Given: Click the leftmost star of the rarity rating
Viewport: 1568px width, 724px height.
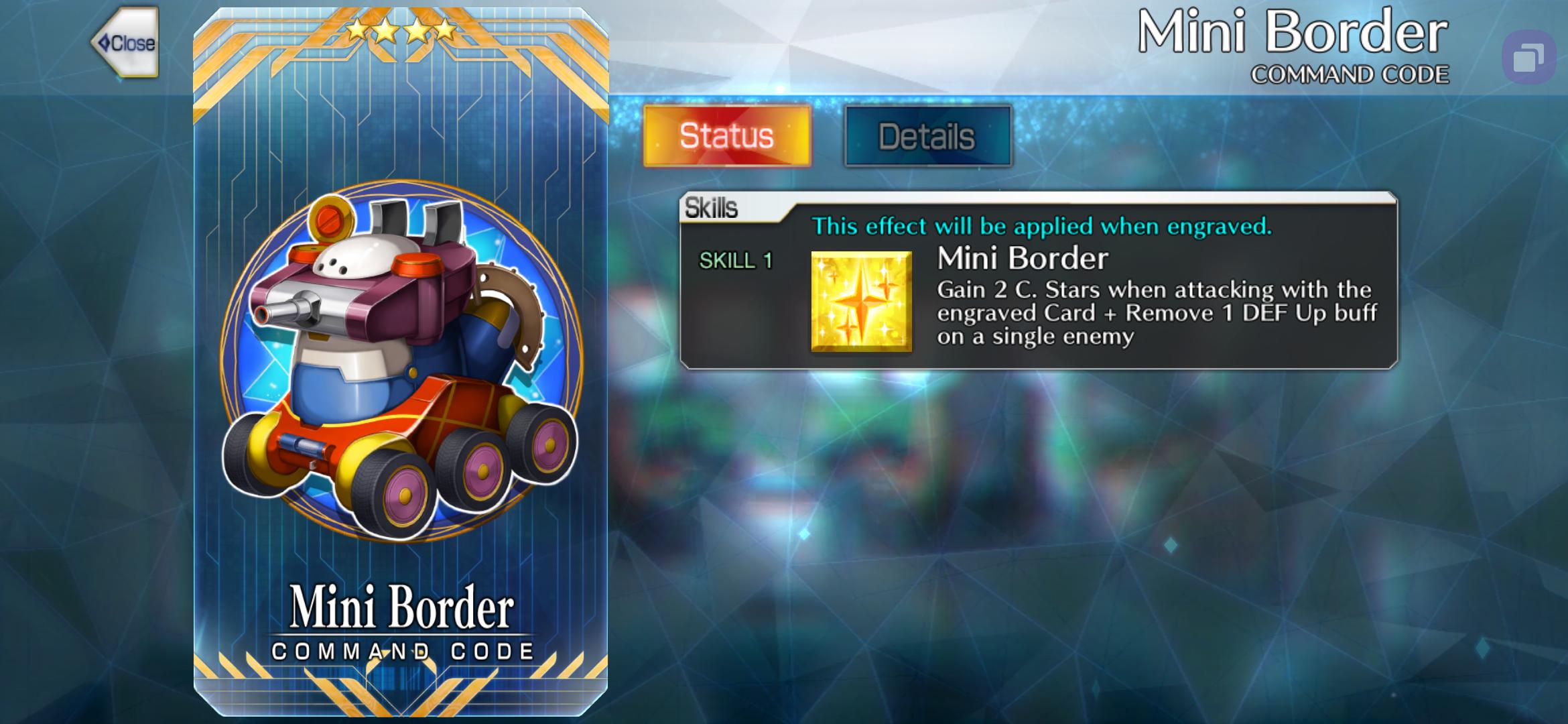Looking at the screenshot, I should point(354,30).
